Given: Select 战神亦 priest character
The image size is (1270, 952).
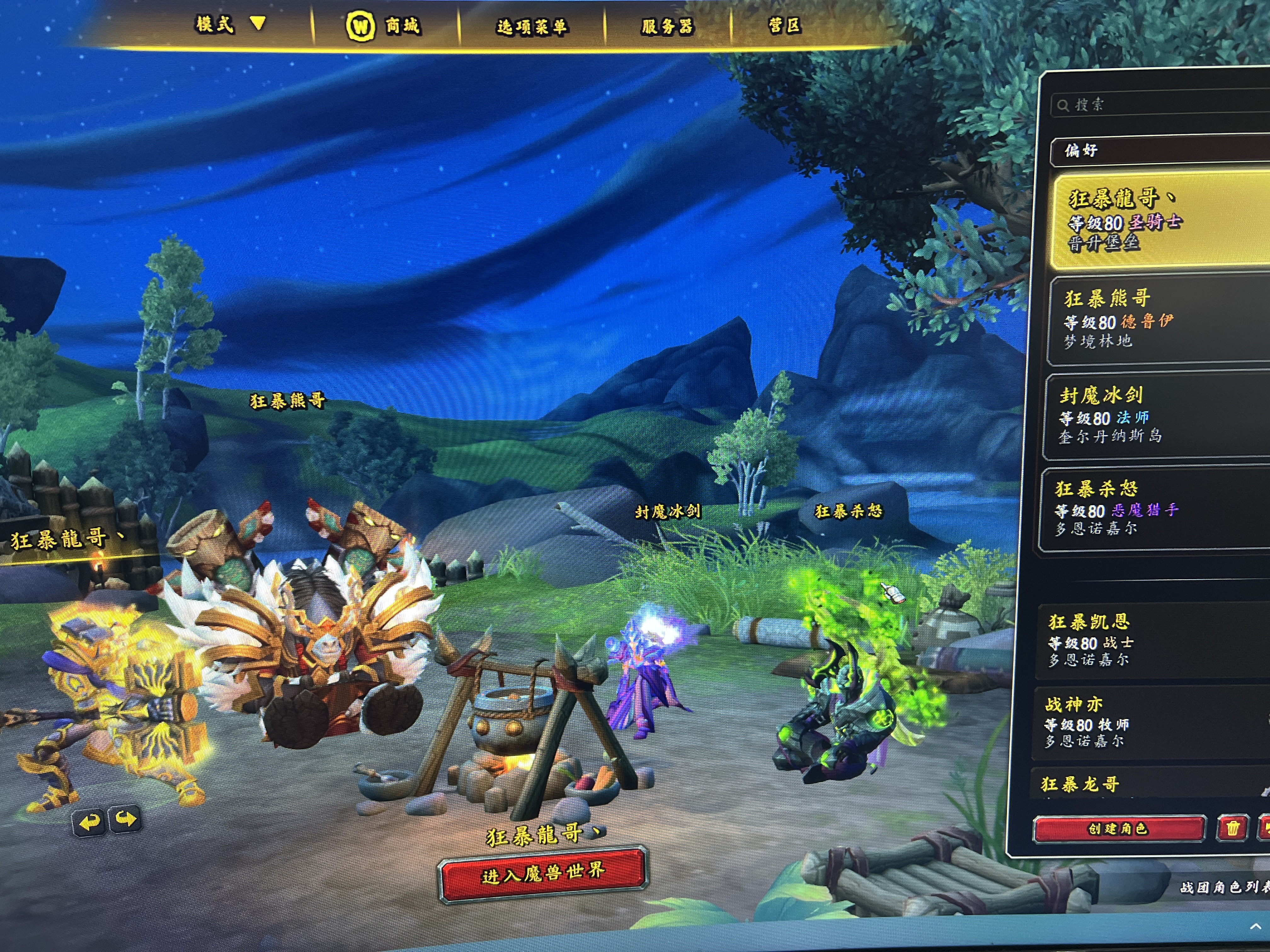Looking at the screenshot, I should click(1151, 722).
